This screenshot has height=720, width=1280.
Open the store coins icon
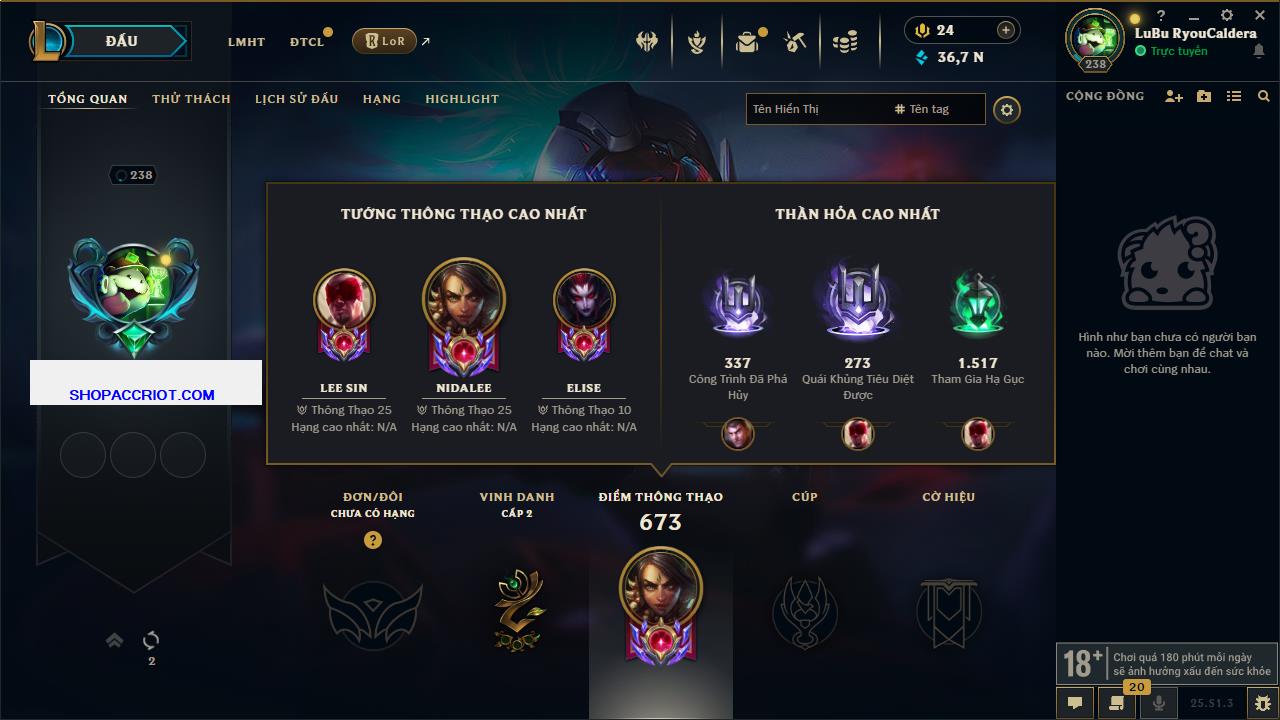845,42
